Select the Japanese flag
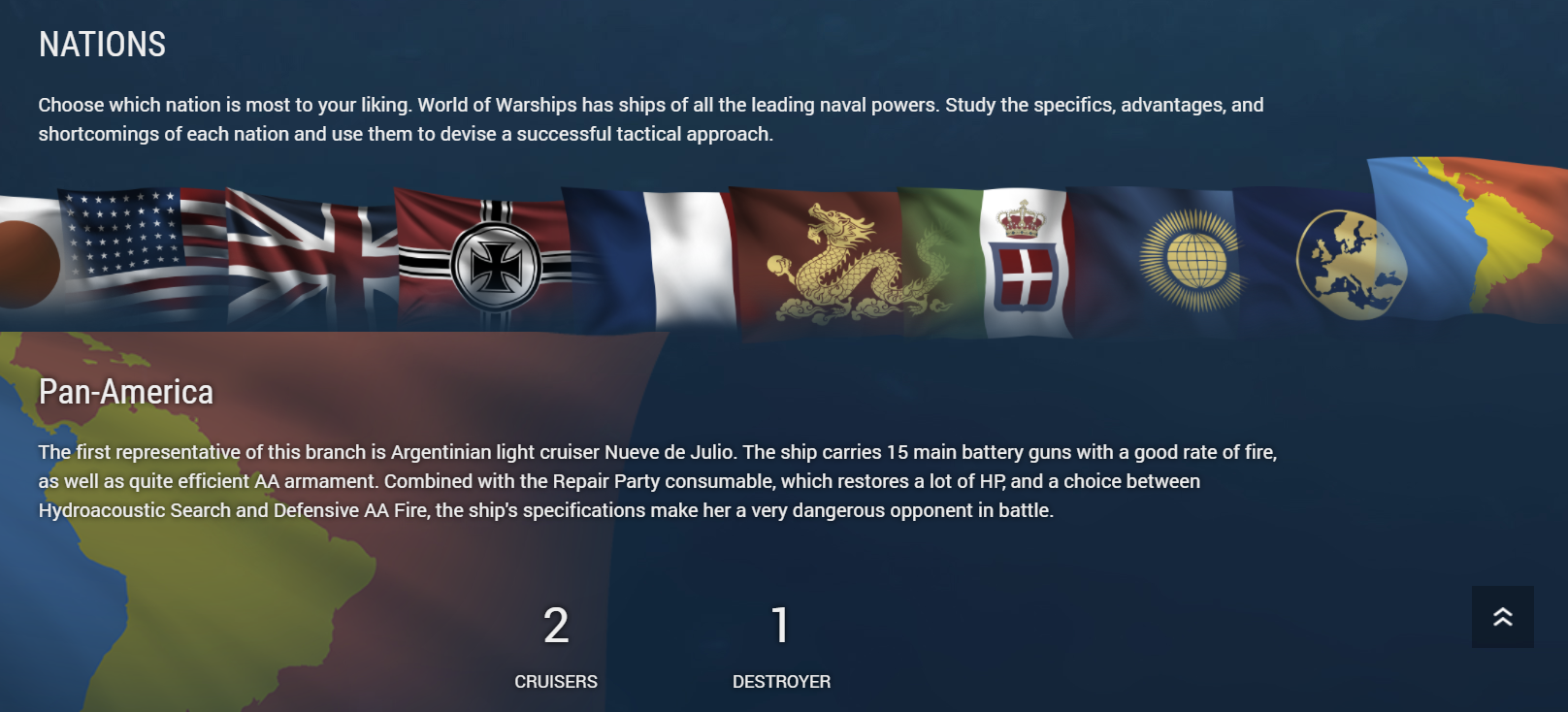The width and height of the screenshot is (1568, 712). pyautogui.click(x=29, y=262)
